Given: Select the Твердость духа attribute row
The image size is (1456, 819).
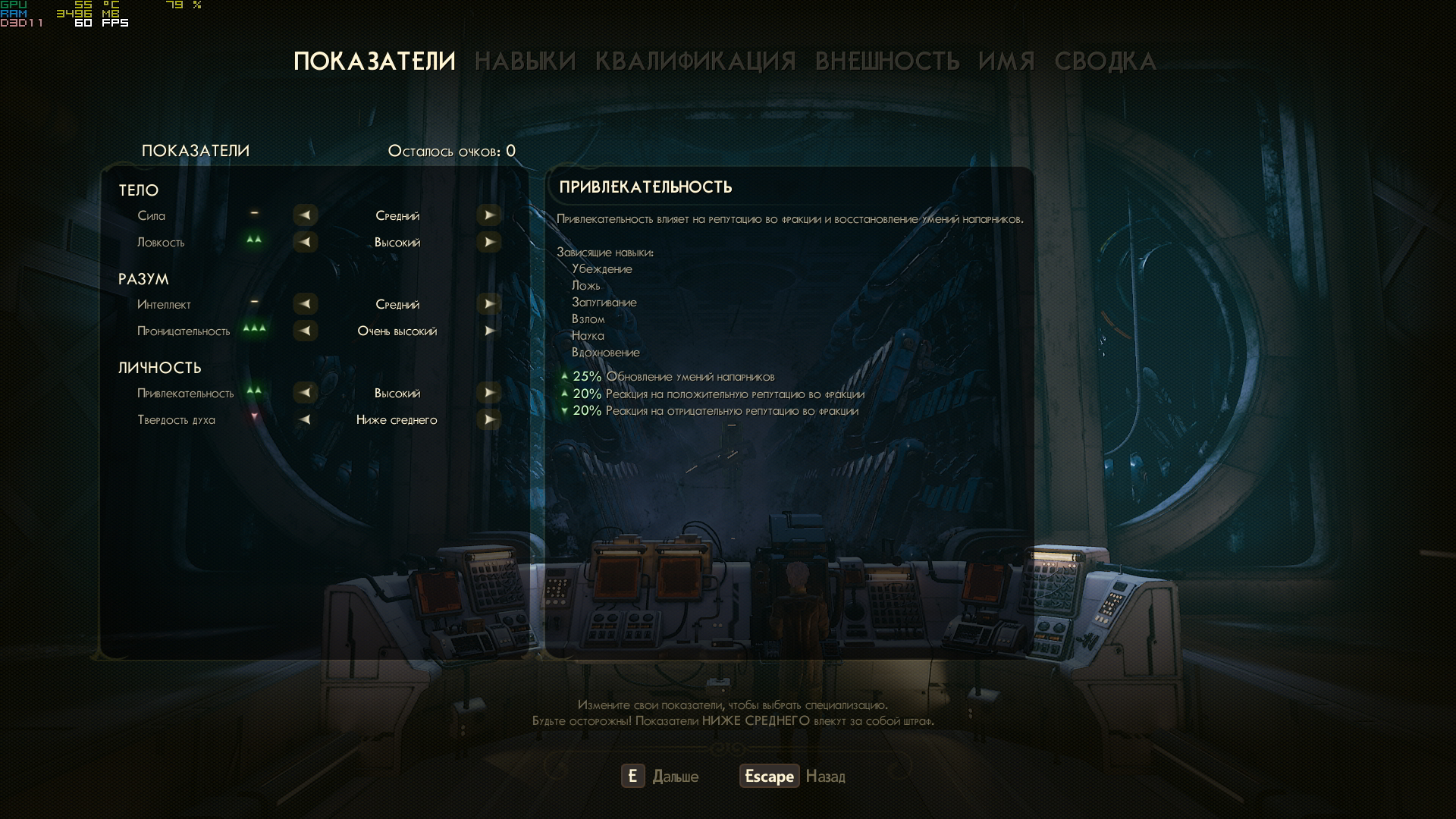Looking at the screenshot, I should (x=176, y=420).
